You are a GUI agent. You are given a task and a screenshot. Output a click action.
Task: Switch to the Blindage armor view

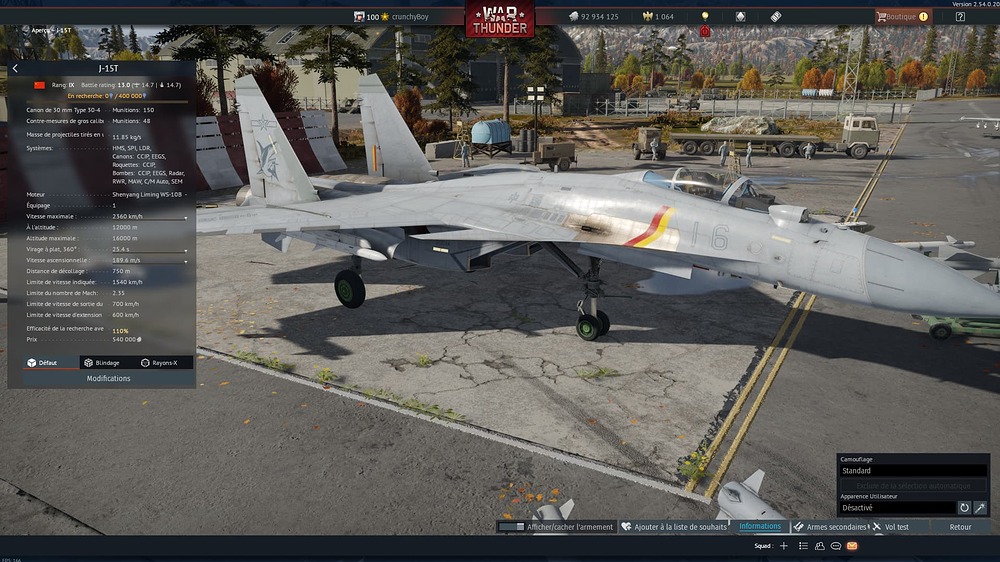[x=102, y=363]
